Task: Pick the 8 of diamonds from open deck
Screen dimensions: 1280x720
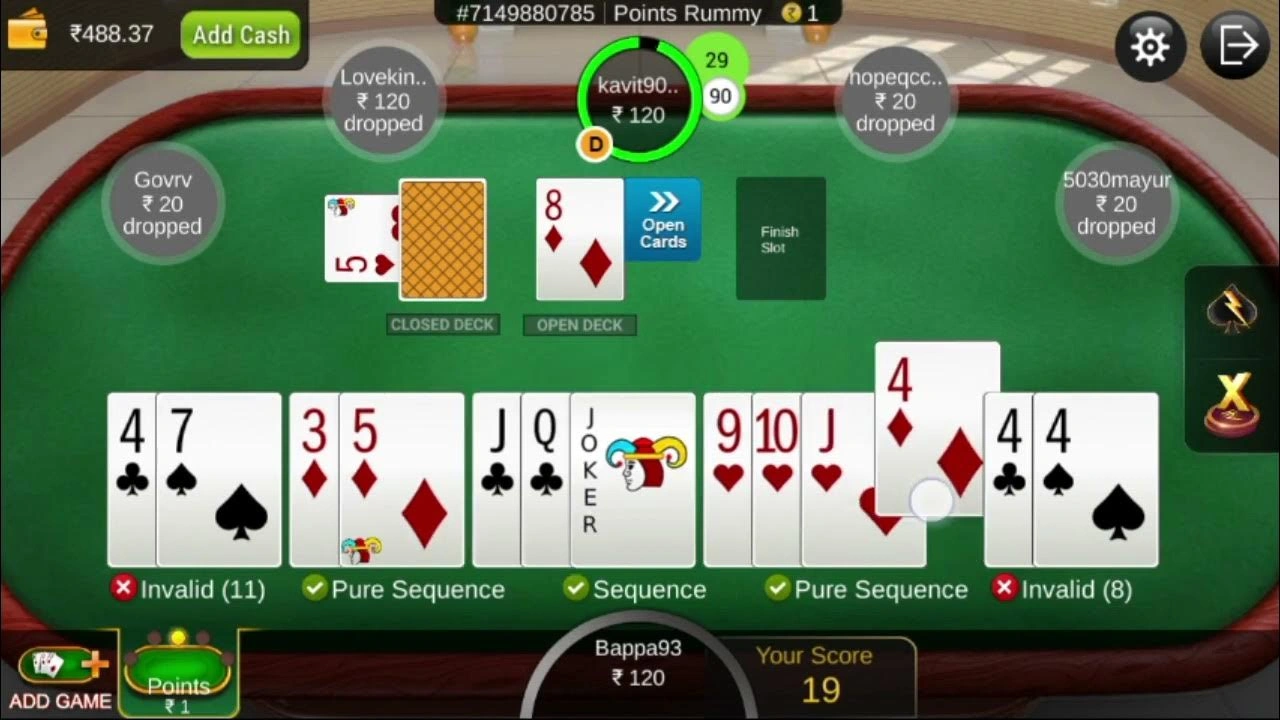Action: point(579,238)
